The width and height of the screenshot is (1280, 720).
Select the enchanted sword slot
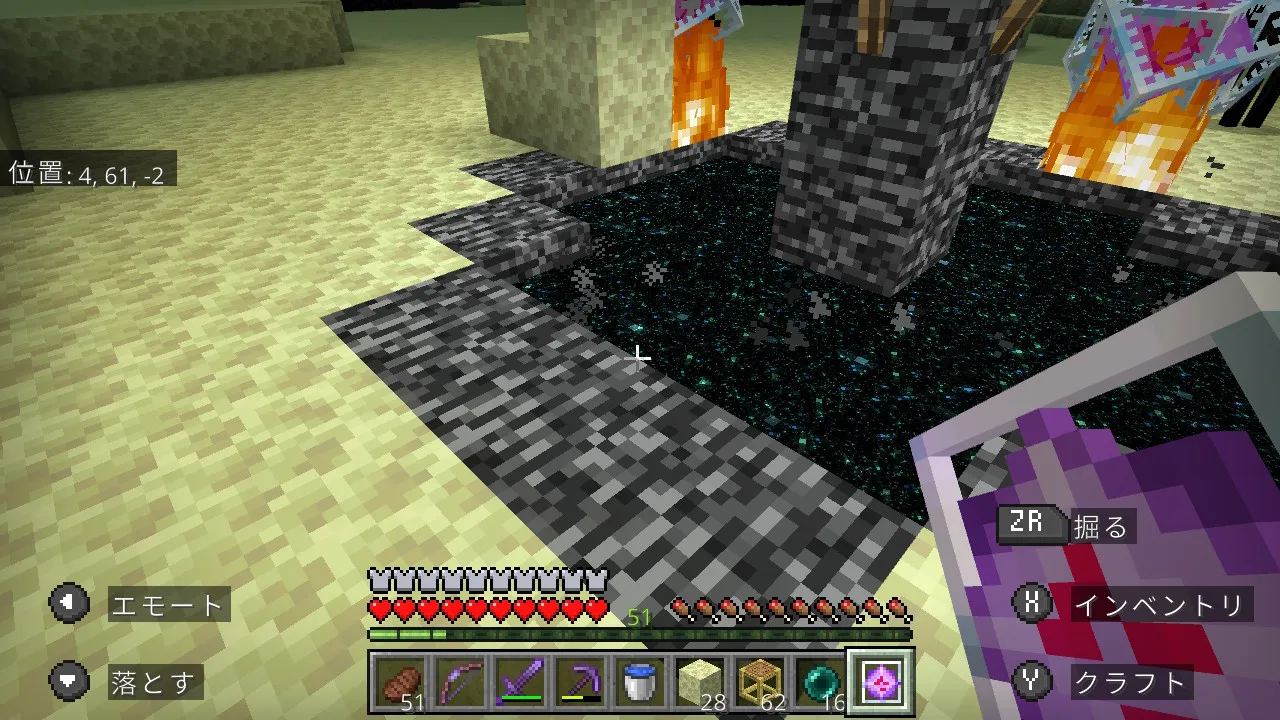point(520,684)
